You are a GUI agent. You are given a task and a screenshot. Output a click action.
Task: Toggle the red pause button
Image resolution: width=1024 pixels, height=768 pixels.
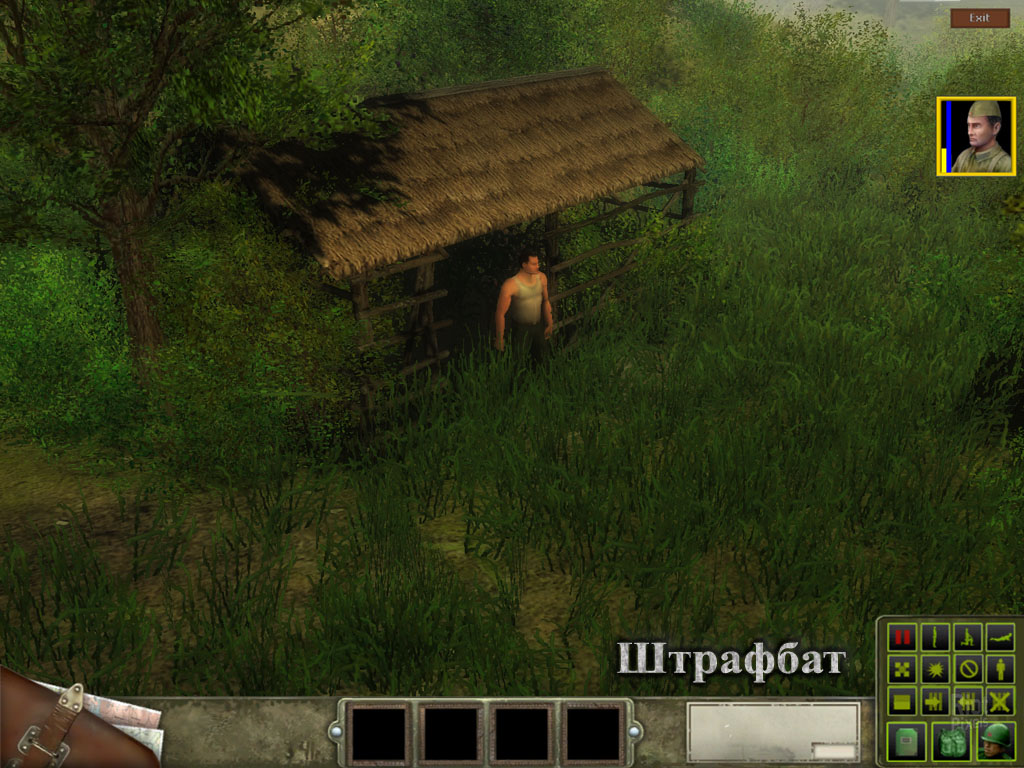903,637
